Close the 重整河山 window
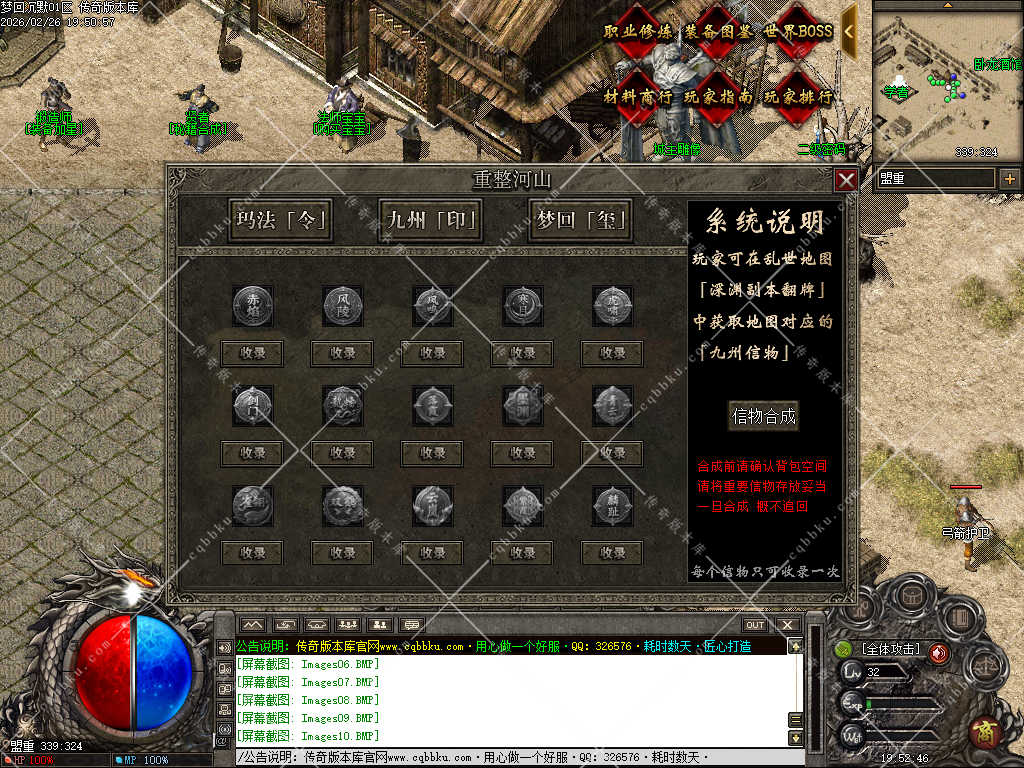The image size is (1024, 768). click(x=846, y=180)
